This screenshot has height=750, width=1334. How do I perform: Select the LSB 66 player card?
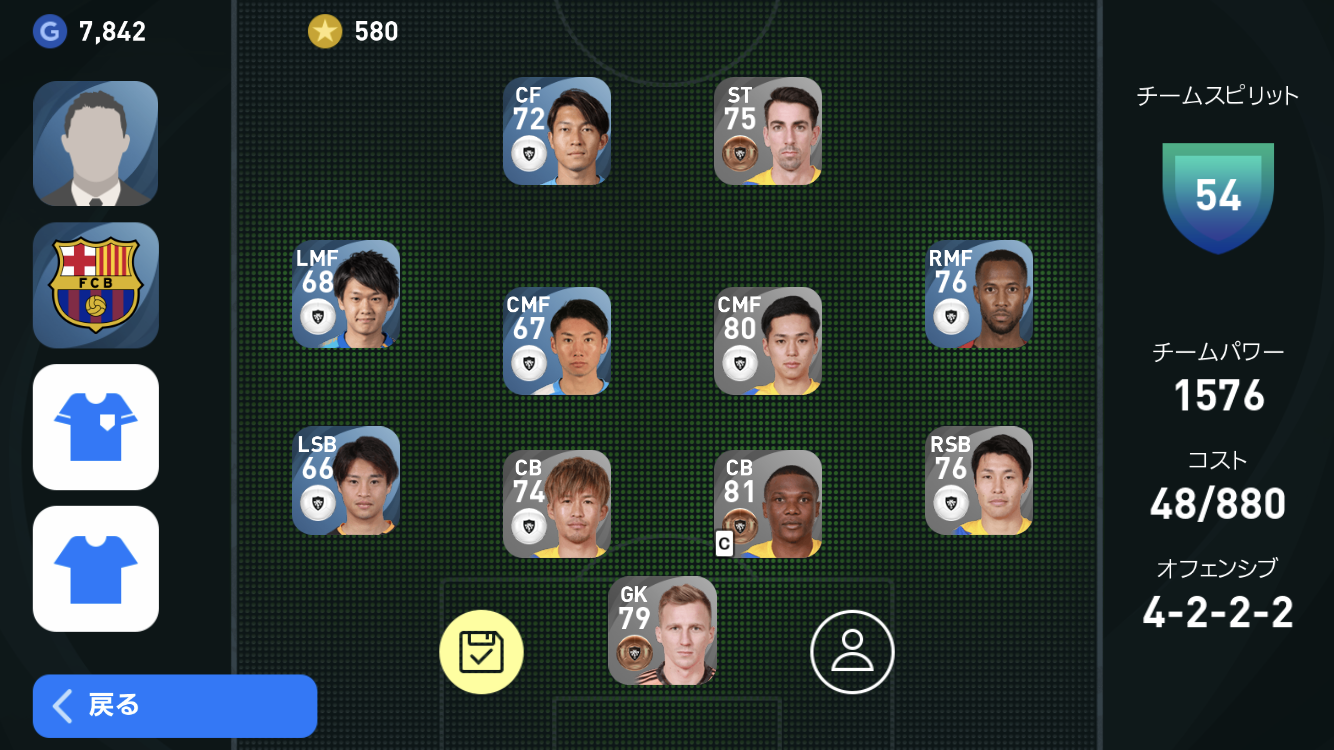click(346, 481)
